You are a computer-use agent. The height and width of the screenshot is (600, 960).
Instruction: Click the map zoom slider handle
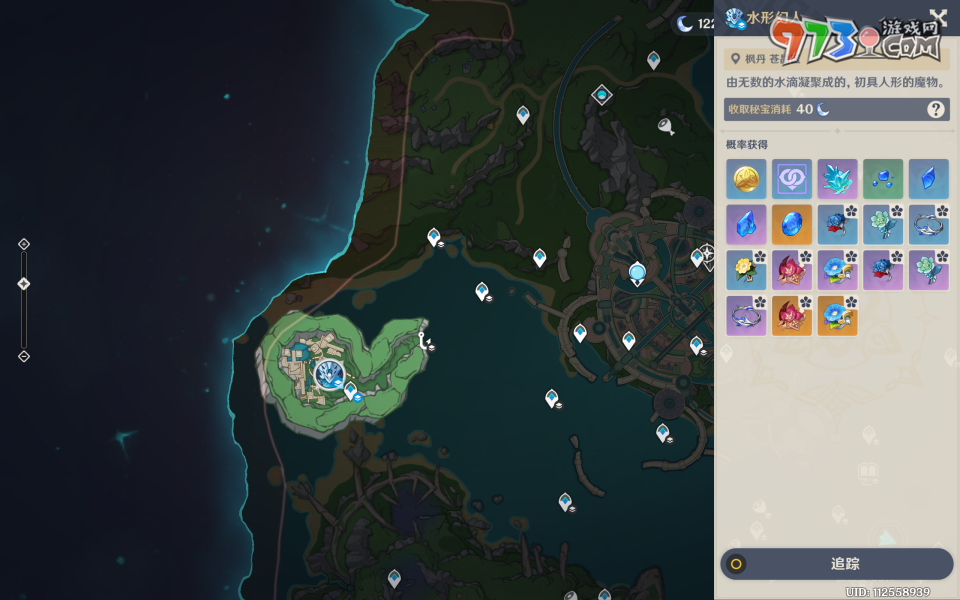coord(24,284)
